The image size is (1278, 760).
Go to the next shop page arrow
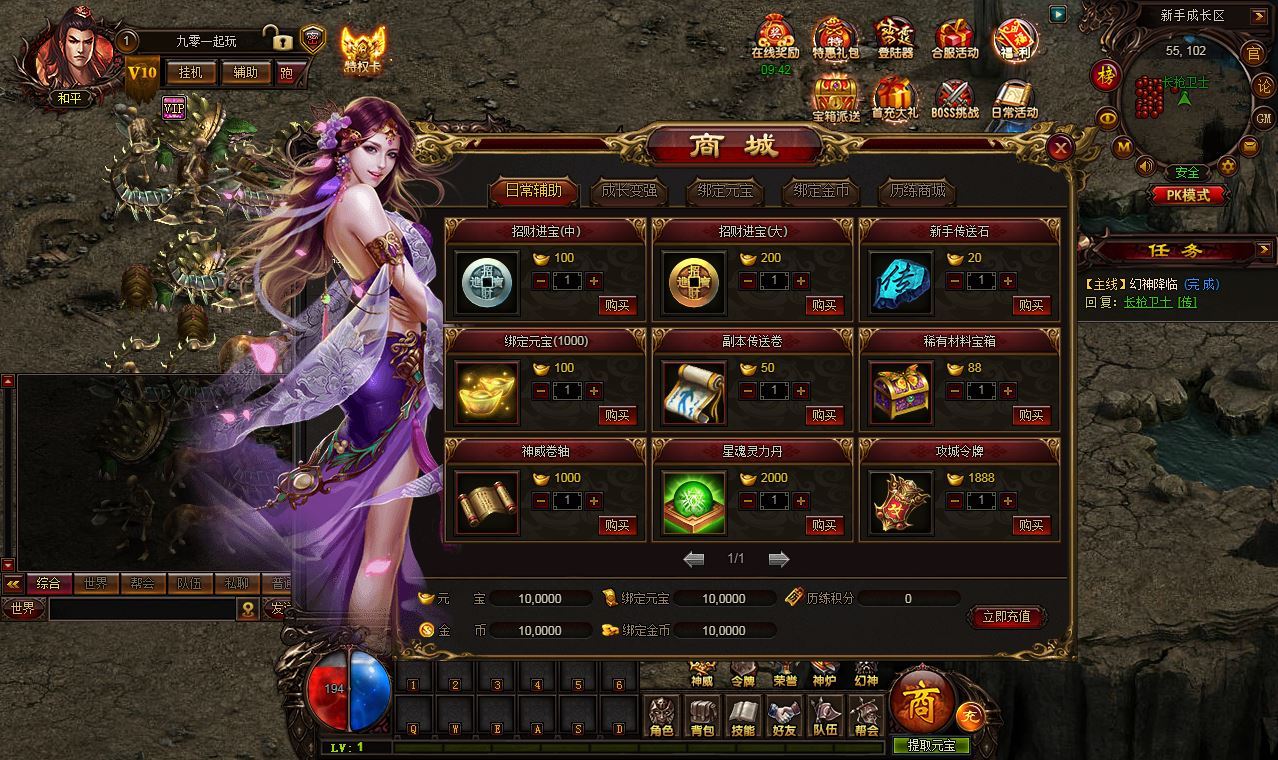click(779, 559)
